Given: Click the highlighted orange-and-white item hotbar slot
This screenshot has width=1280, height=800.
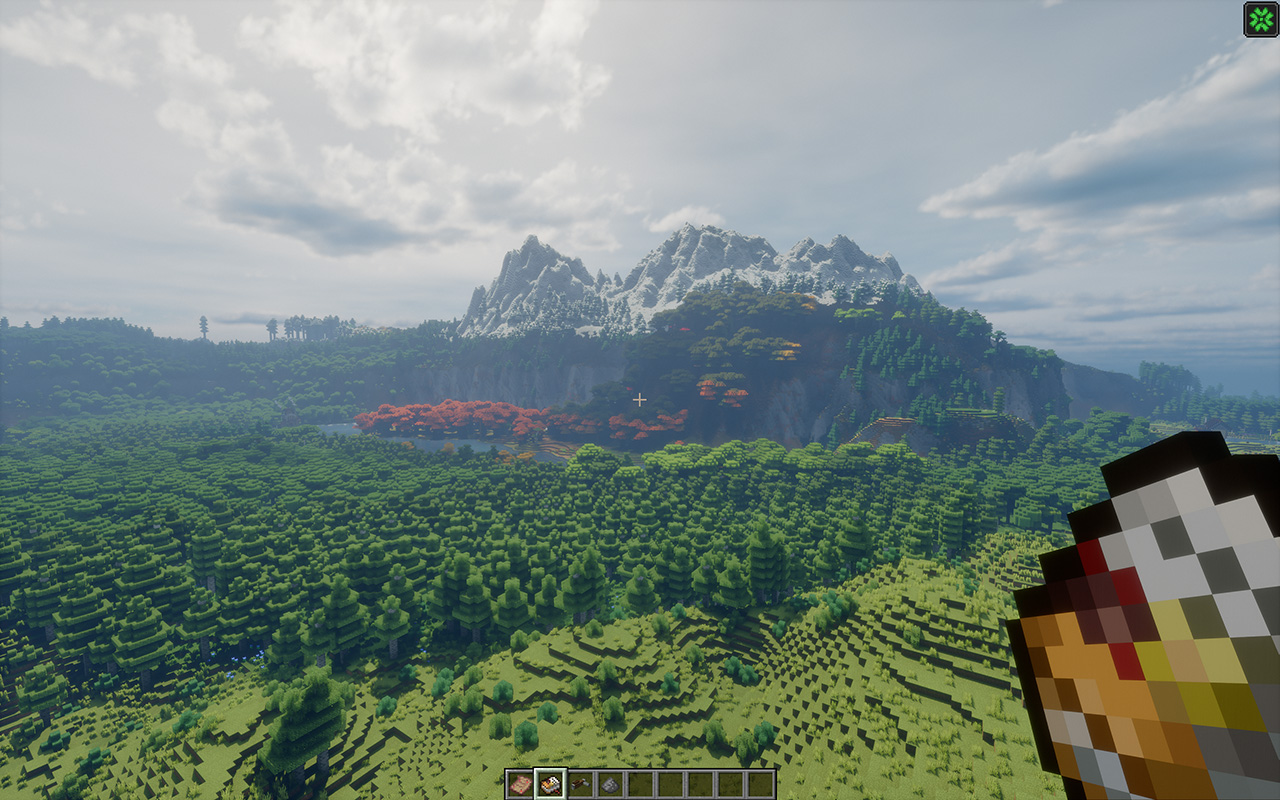Looking at the screenshot, I should [549, 784].
